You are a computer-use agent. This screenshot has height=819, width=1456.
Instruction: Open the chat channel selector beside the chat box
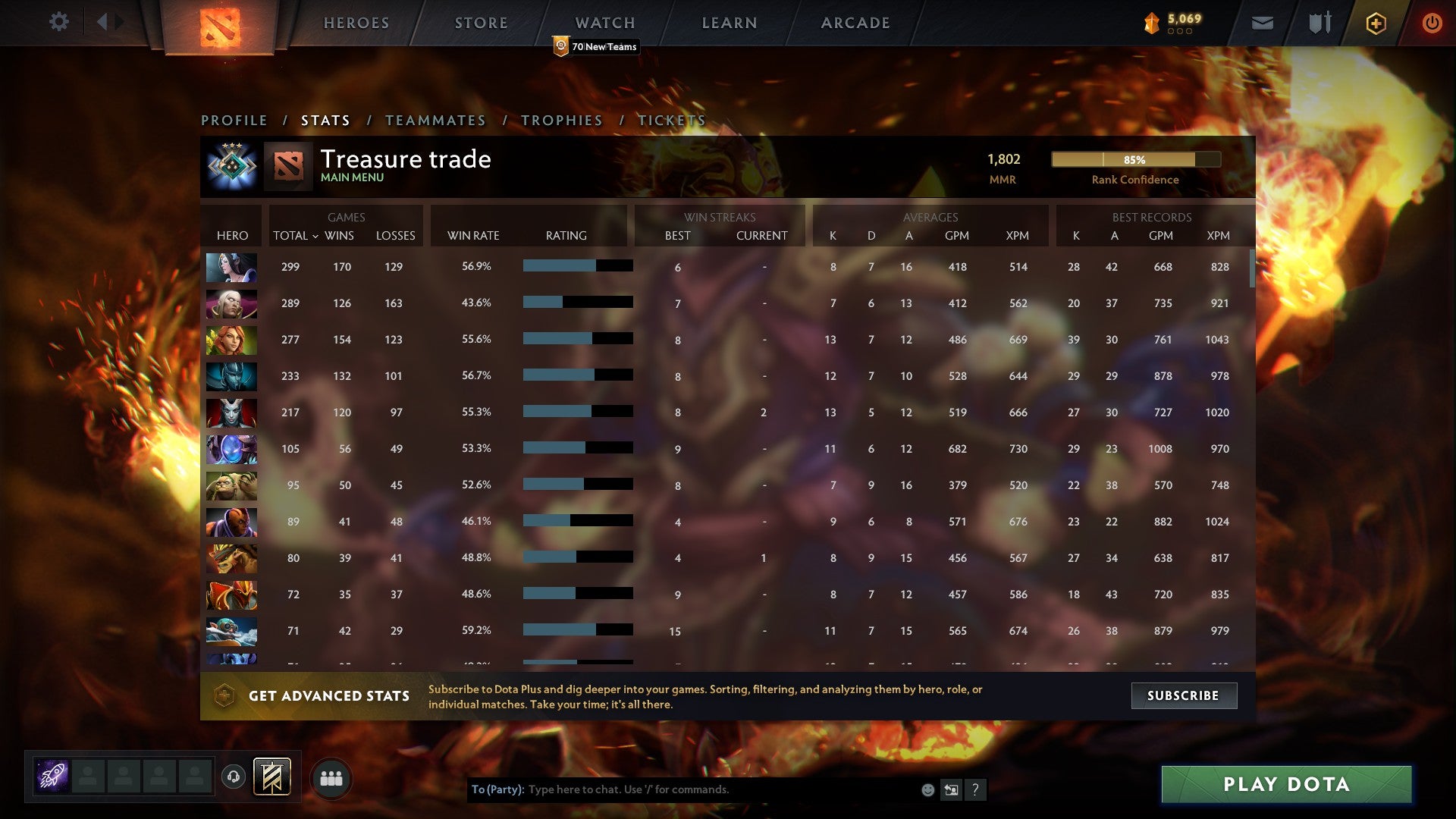pos(951,789)
